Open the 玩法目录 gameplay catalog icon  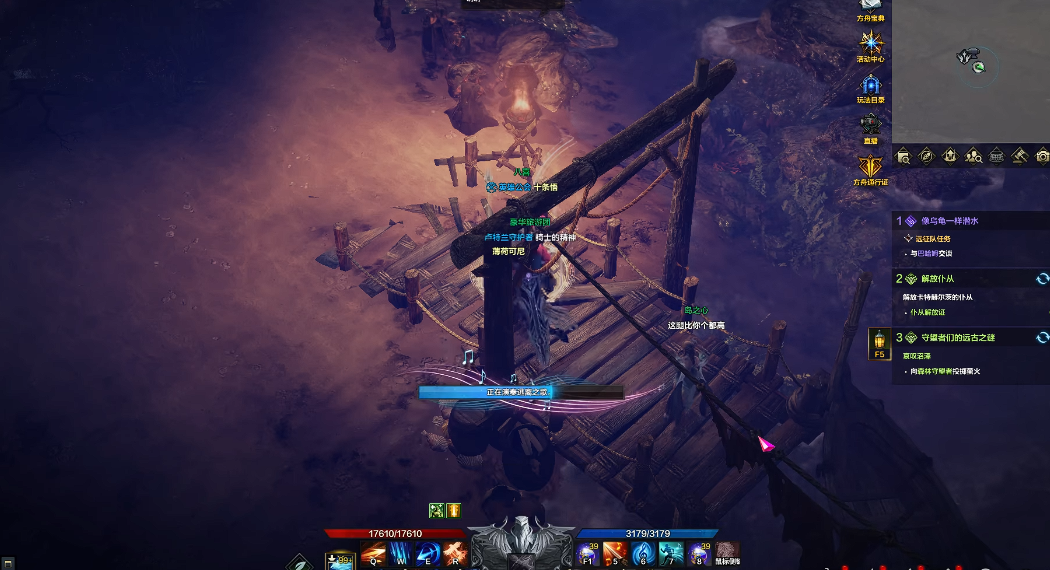pos(871,86)
